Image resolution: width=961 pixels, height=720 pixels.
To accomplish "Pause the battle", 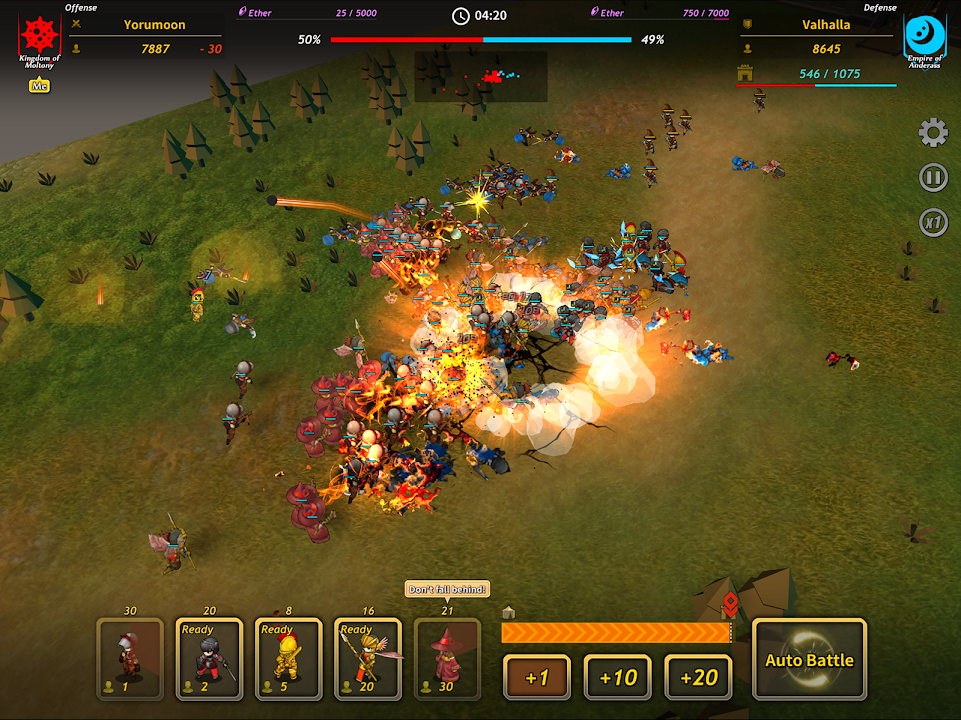I will [933, 178].
